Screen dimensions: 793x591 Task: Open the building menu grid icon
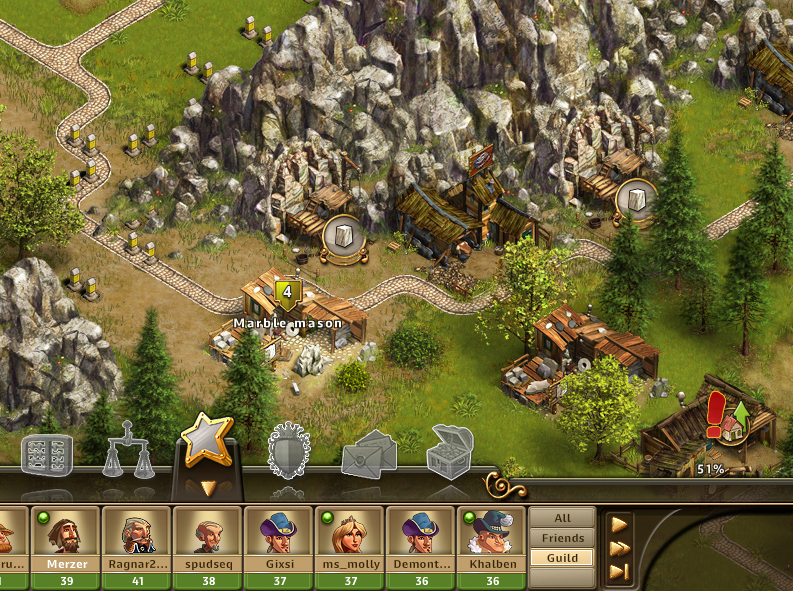[47, 456]
